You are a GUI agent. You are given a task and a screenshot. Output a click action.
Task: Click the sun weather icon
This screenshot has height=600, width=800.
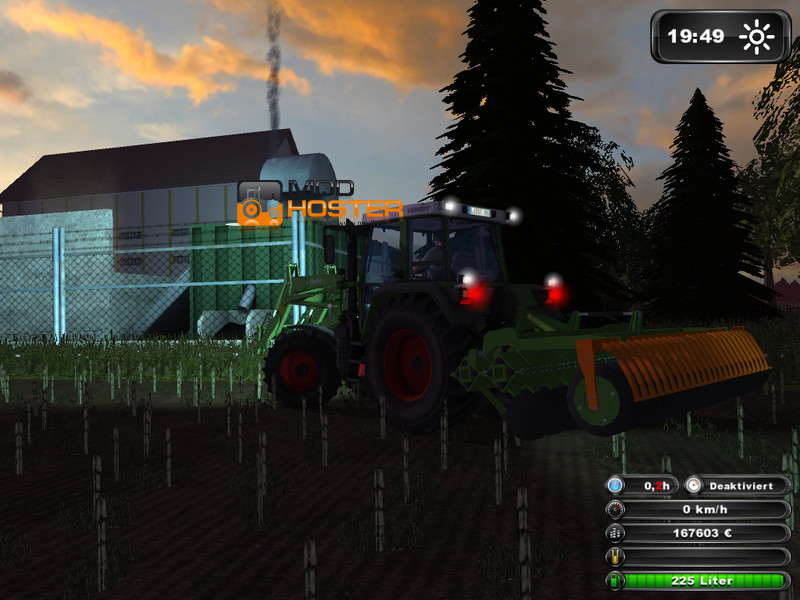757,38
